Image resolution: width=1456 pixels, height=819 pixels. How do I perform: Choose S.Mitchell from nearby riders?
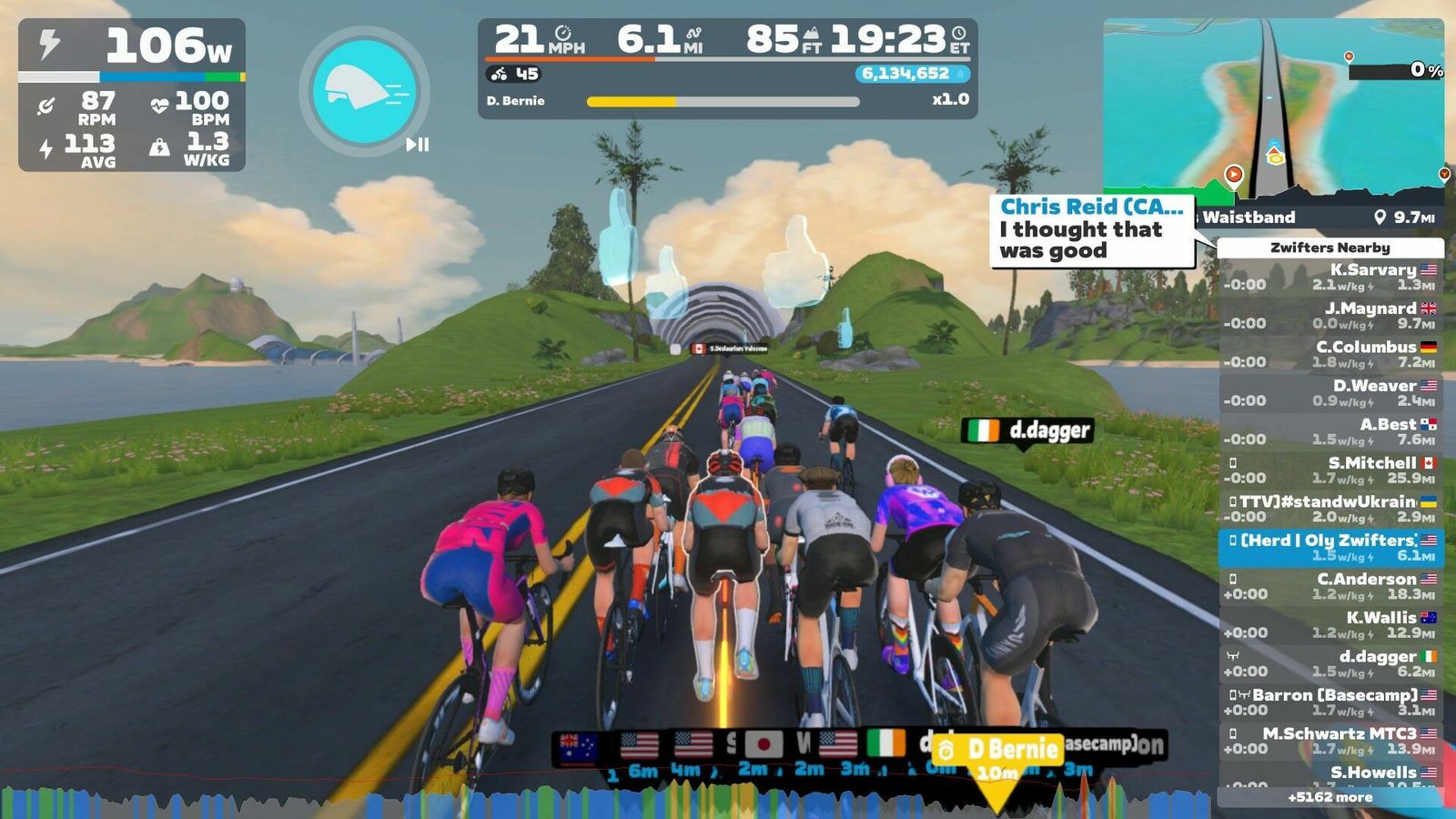pyautogui.click(x=1330, y=470)
